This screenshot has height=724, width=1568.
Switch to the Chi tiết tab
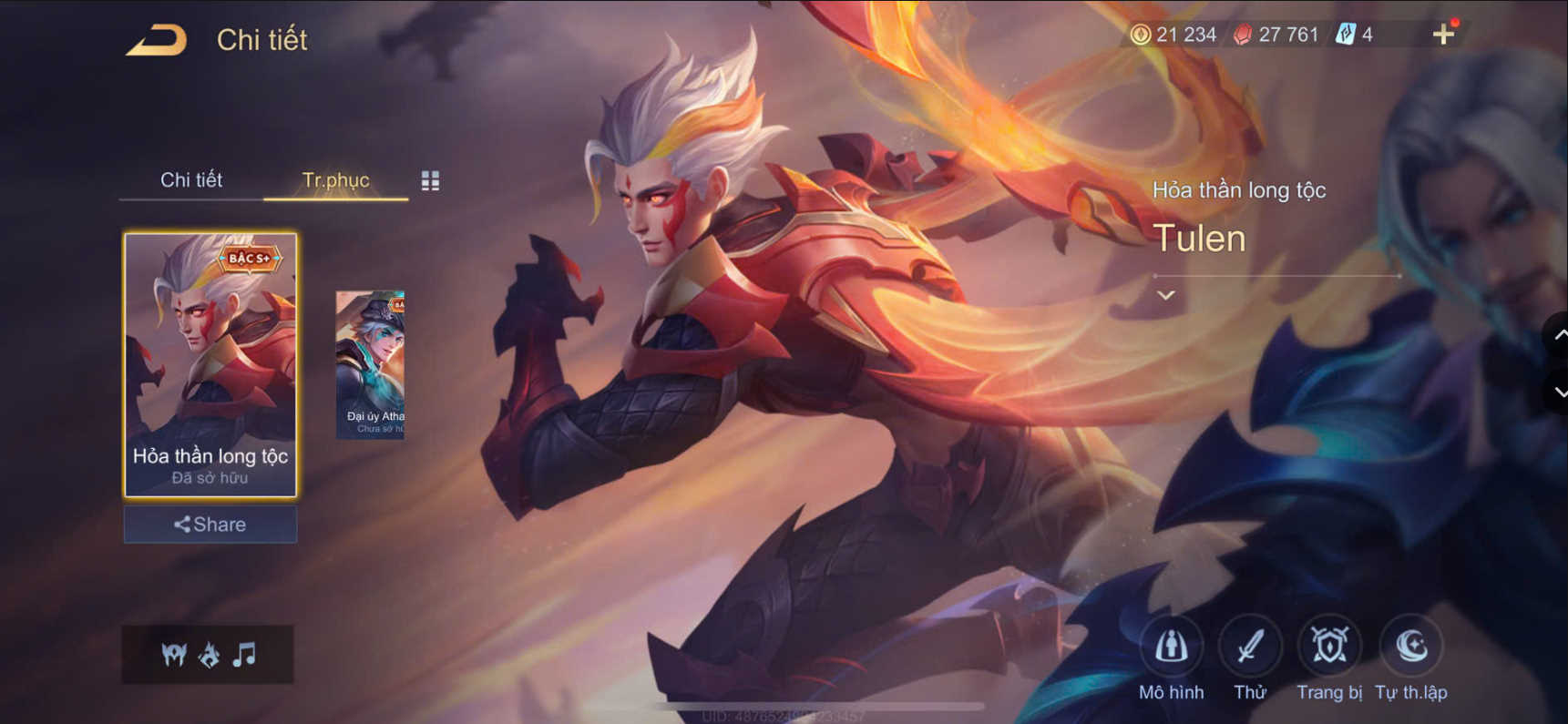click(192, 180)
